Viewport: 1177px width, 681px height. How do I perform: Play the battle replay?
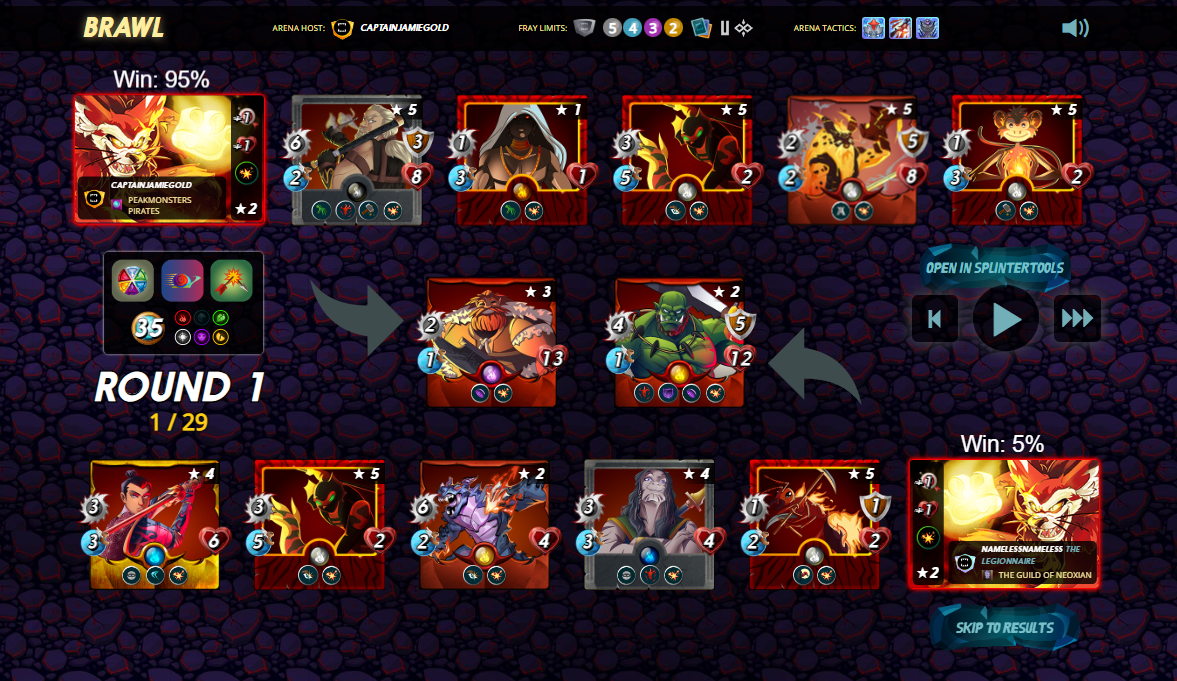pos(1005,319)
